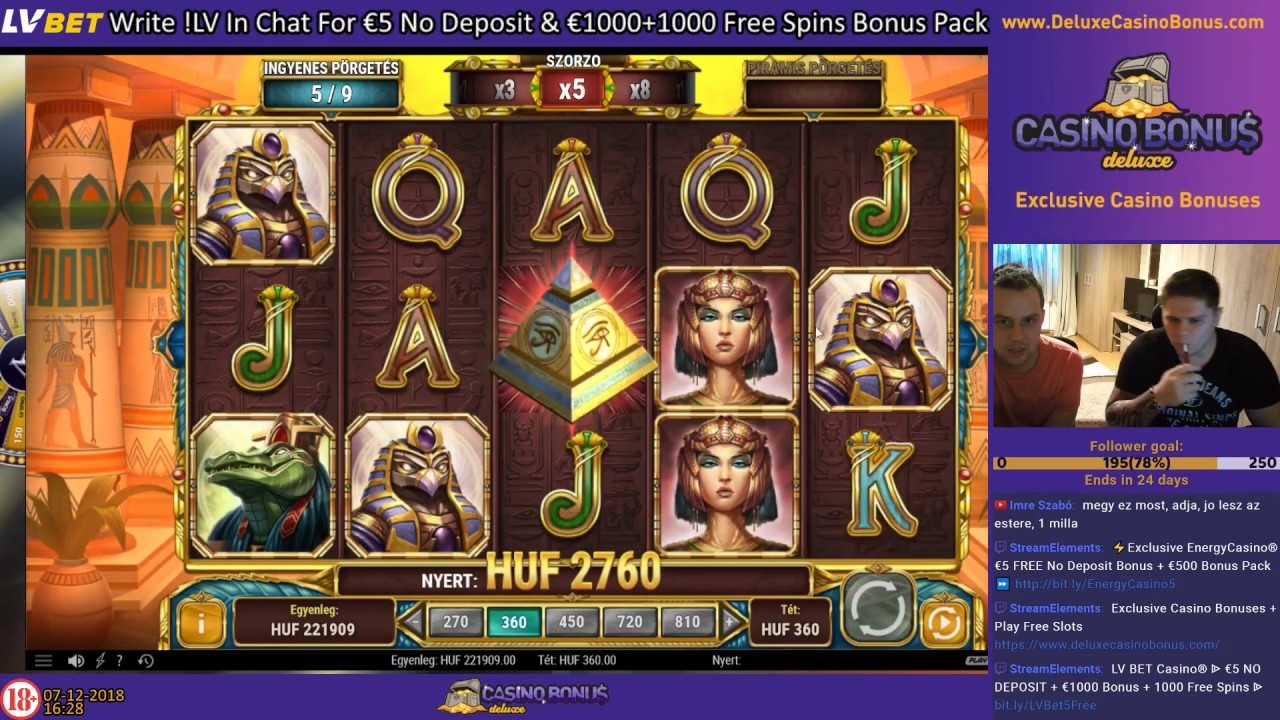The width and height of the screenshot is (1280, 720).
Task: Choose the 450 bet value
Action: click(x=572, y=622)
